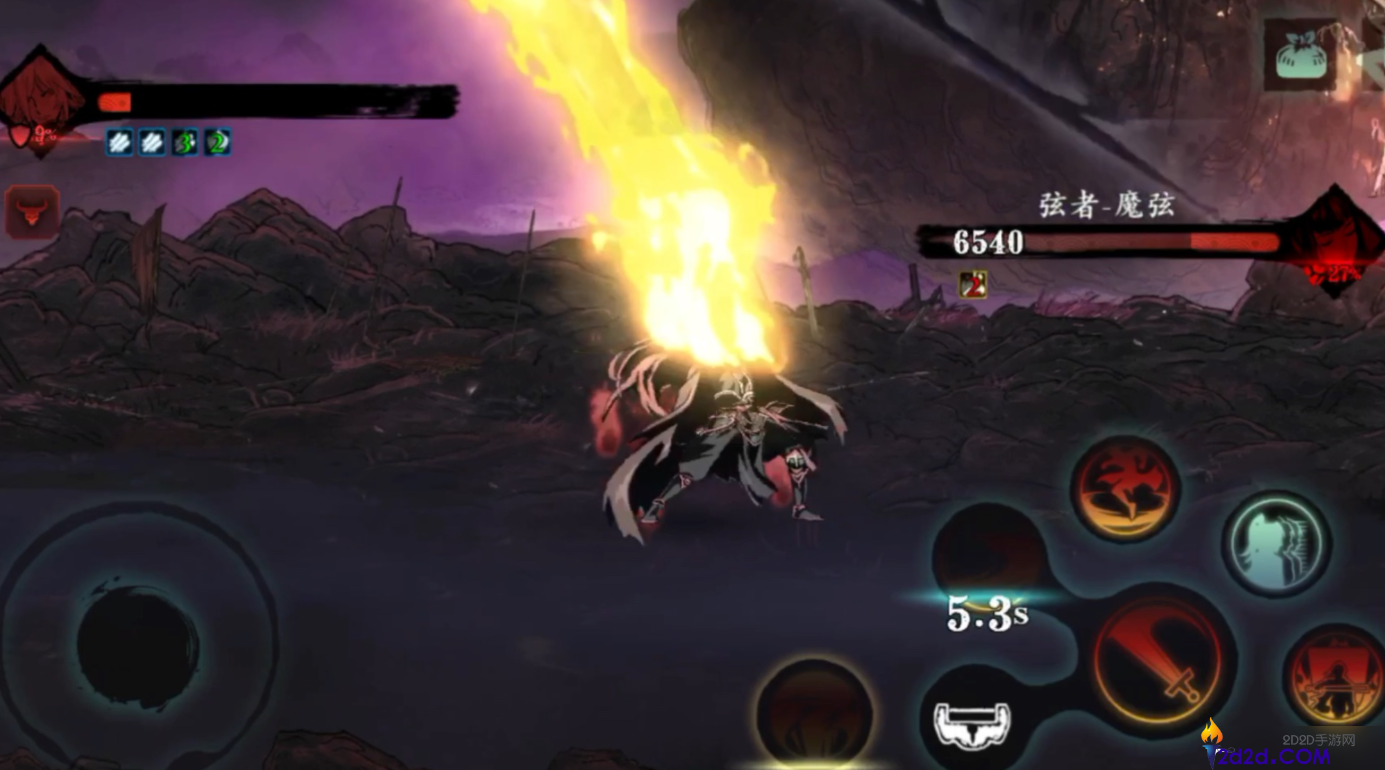The height and width of the screenshot is (770, 1385).
Task: Tap the red bull head icon
Action: click(32, 211)
